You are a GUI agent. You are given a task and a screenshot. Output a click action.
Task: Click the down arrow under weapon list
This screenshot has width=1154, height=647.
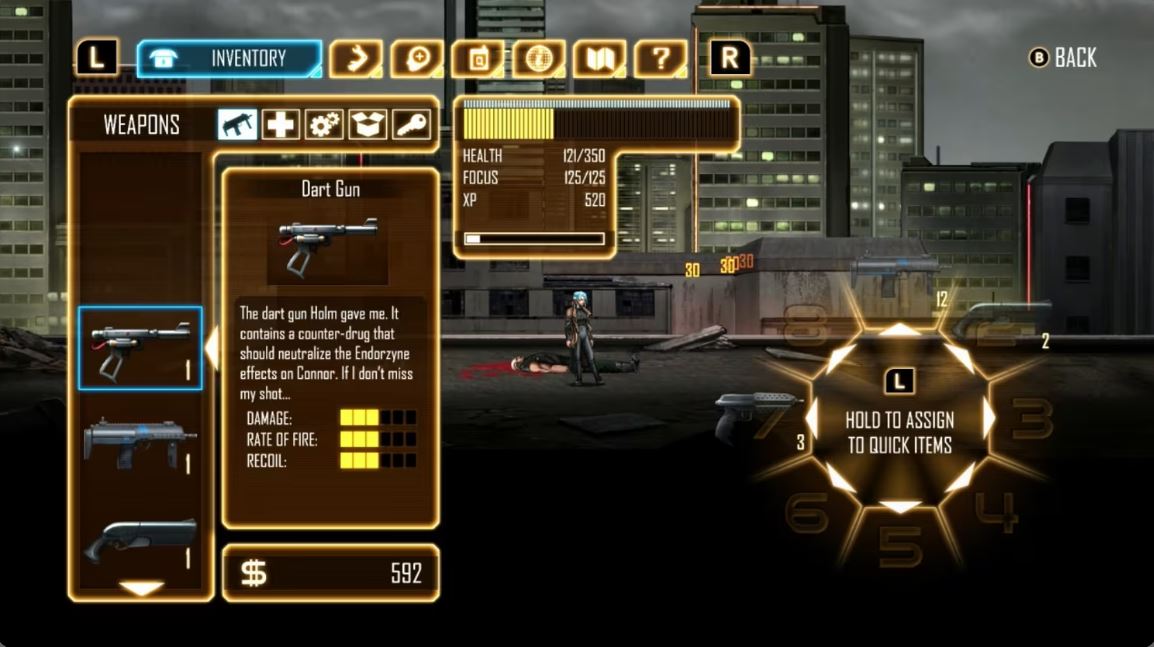(x=141, y=588)
